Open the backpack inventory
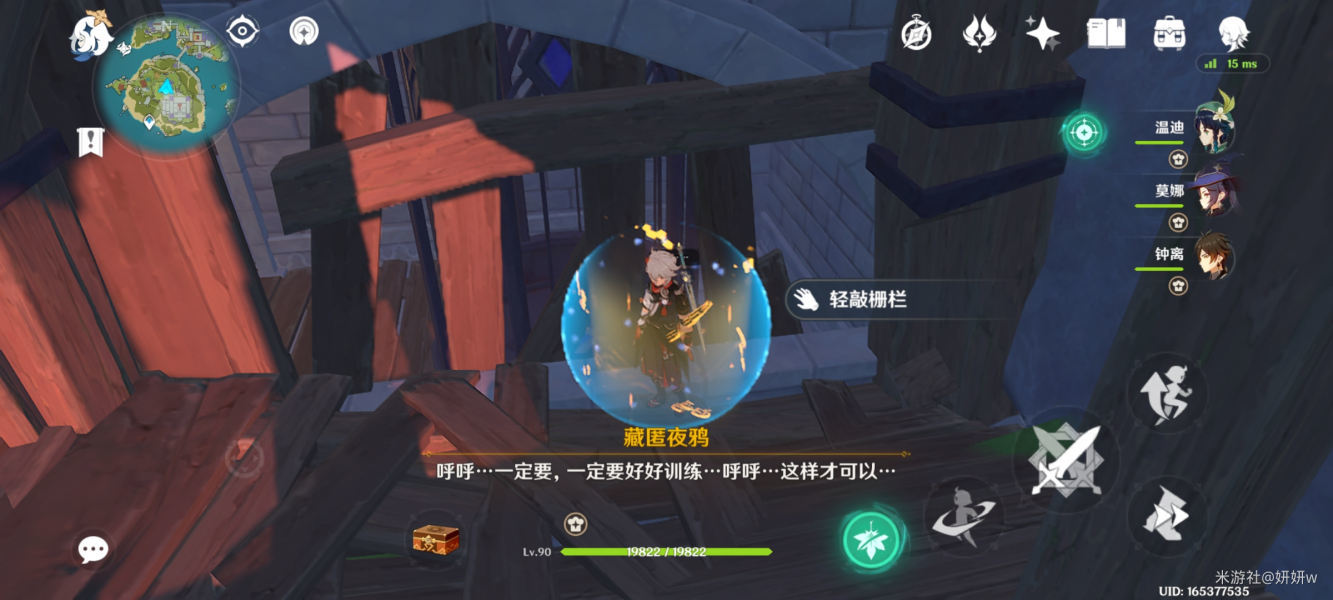The width and height of the screenshot is (1333, 600). [1168, 33]
